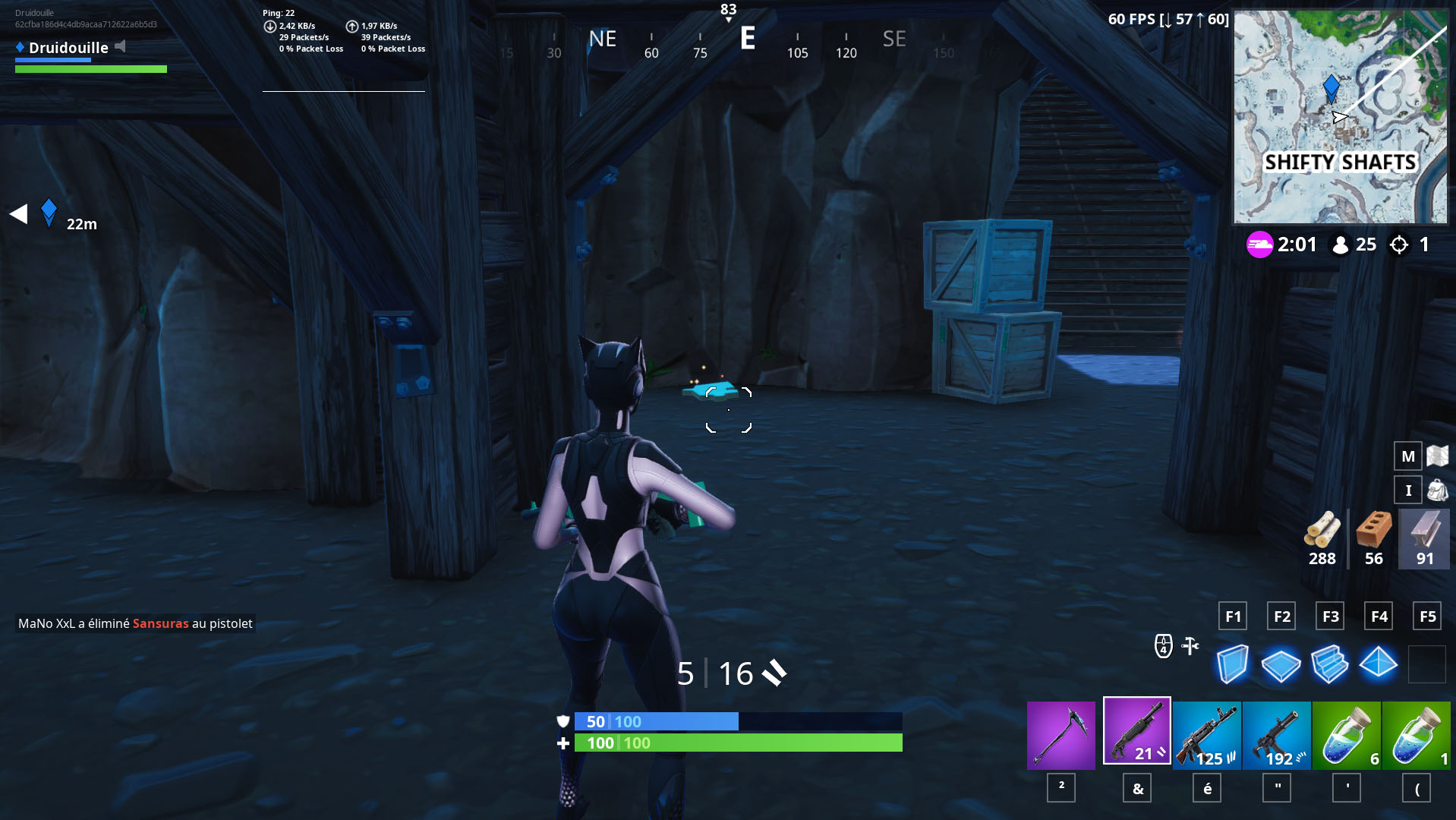Image resolution: width=1456 pixels, height=820 pixels.
Task: Select the floor building piece
Action: tap(1281, 663)
